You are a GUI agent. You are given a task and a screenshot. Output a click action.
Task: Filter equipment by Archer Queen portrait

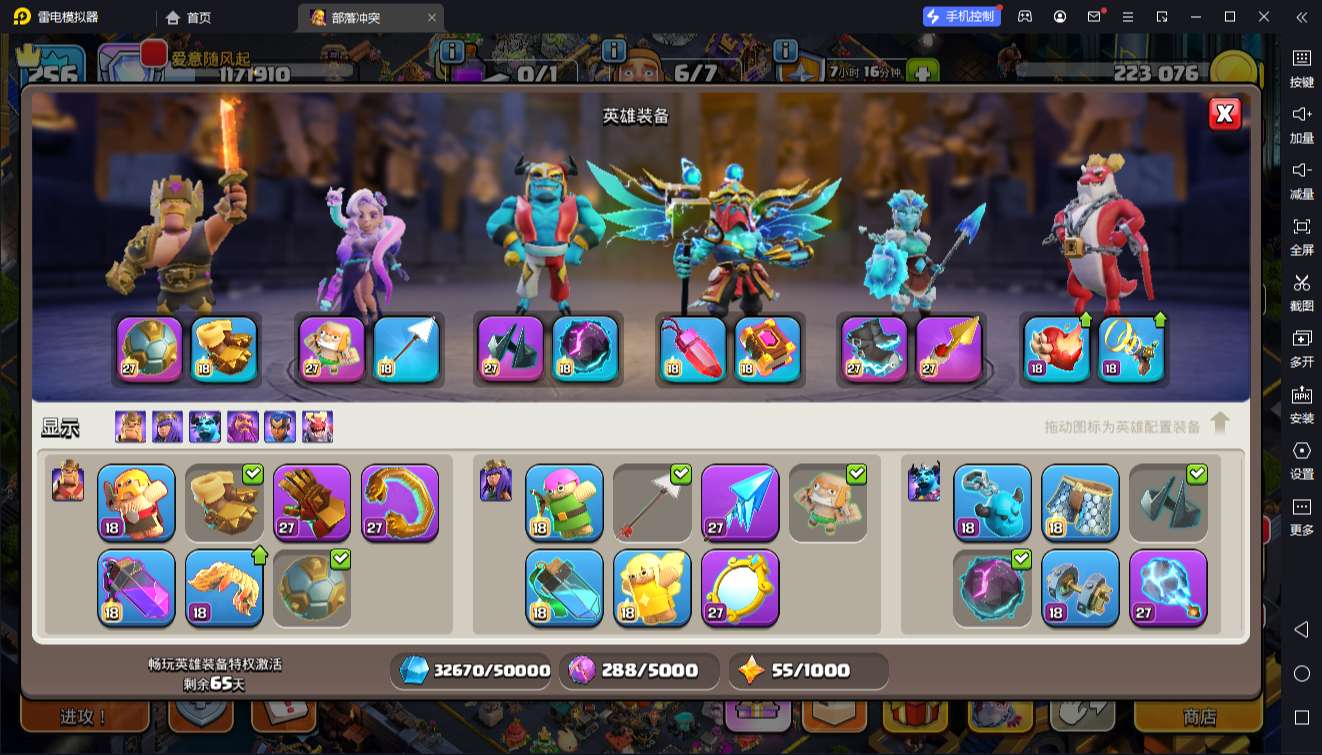(x=167, y=427)
